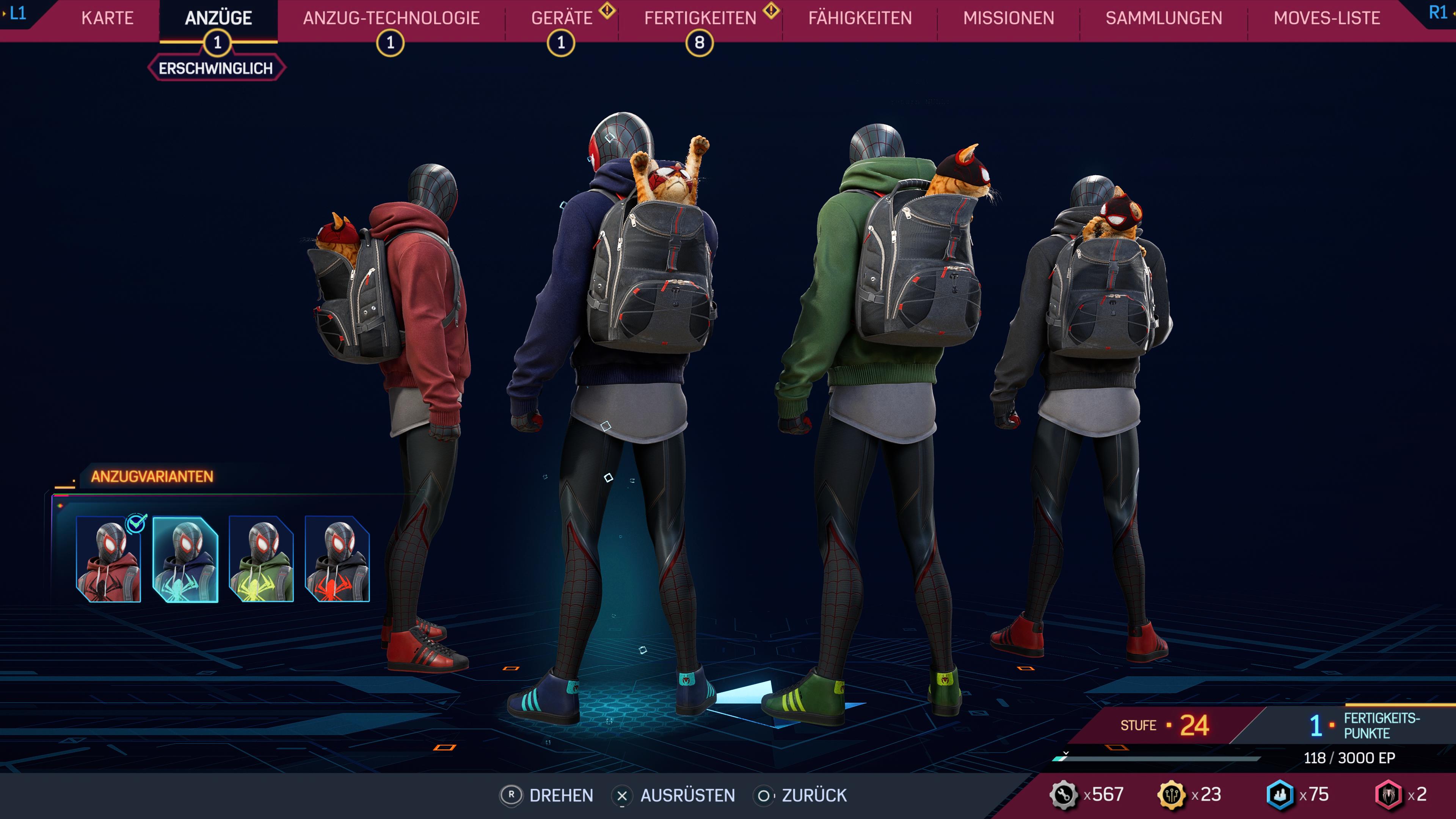Switch to the Sammlungen tab

(1164, 18)
